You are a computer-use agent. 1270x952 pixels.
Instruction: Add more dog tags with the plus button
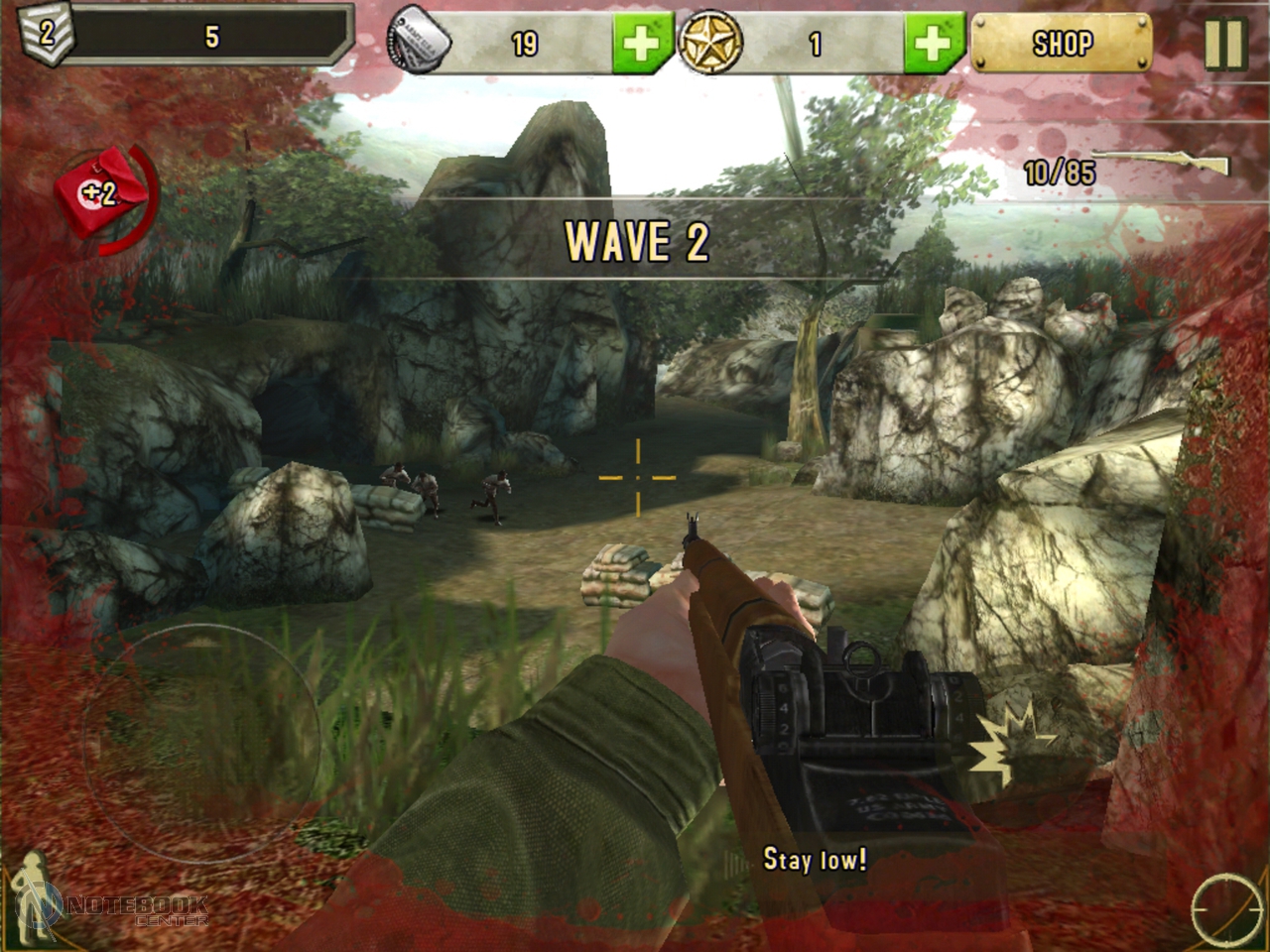coord(642,44)
